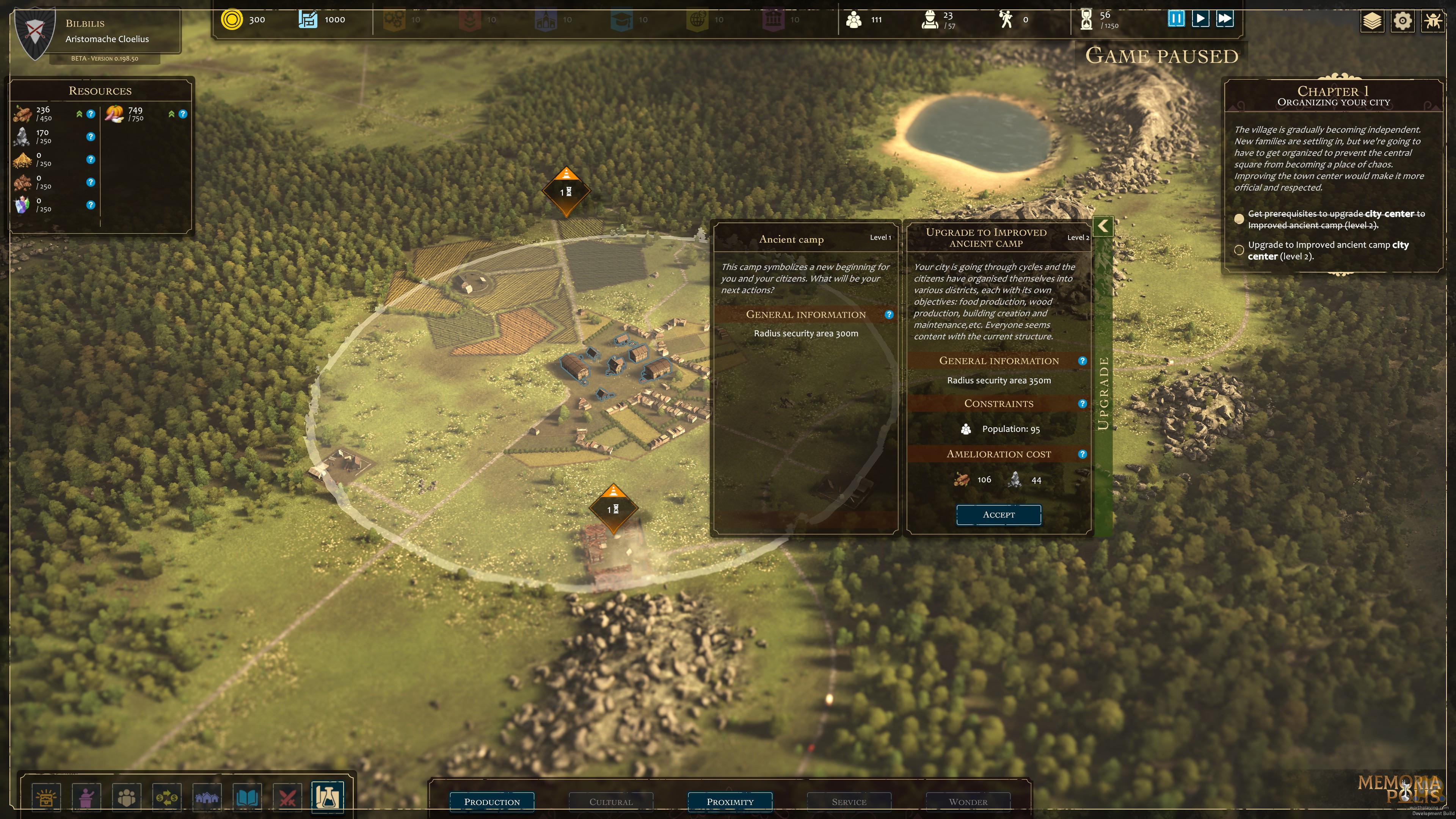The image size is (1456, 819).
Task: Collapse the upgrade panel with the arrow
Action: pos(1103,227)
